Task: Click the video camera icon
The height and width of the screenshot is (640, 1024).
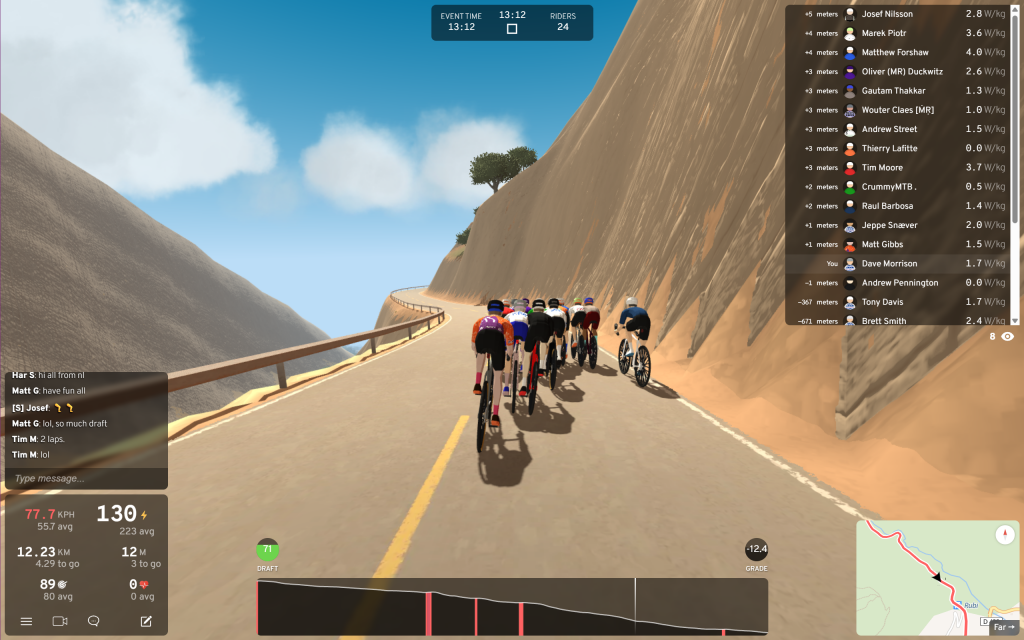Action: [60, 621]
